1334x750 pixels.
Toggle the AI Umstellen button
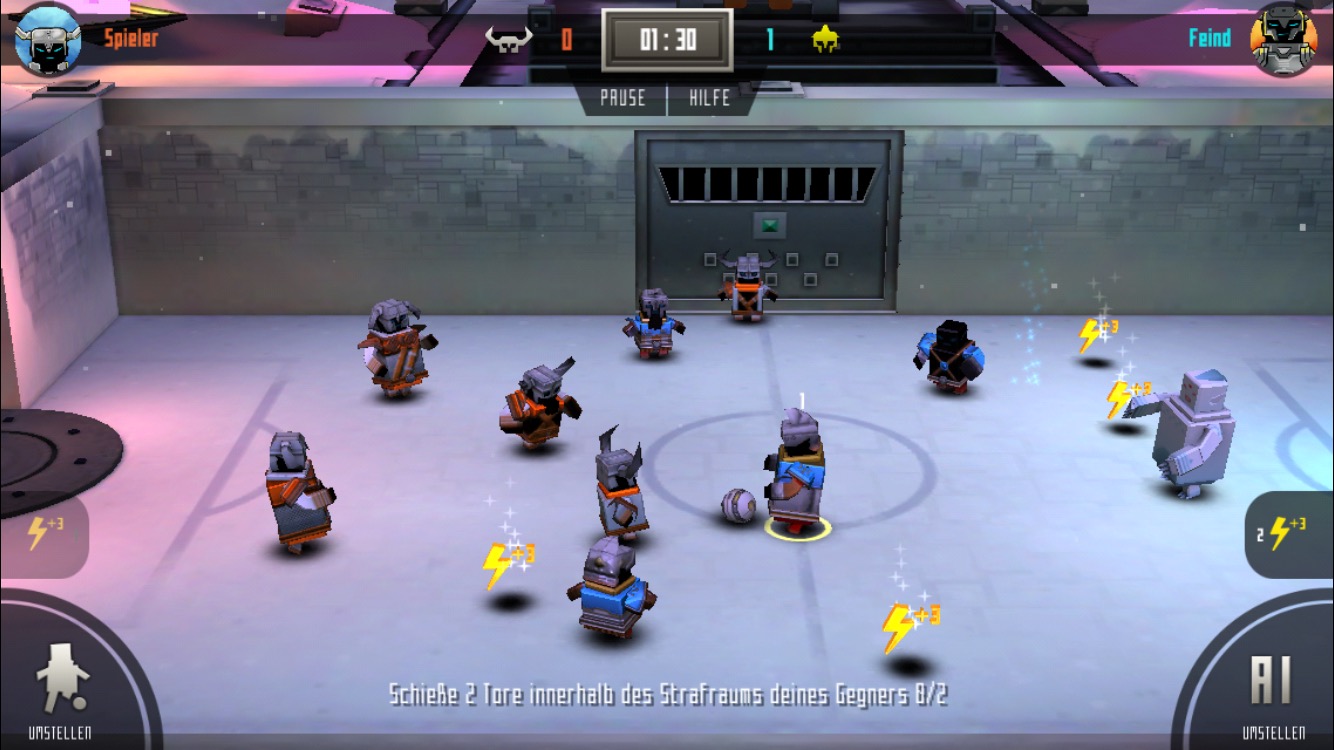click(x=1272, y=687)
